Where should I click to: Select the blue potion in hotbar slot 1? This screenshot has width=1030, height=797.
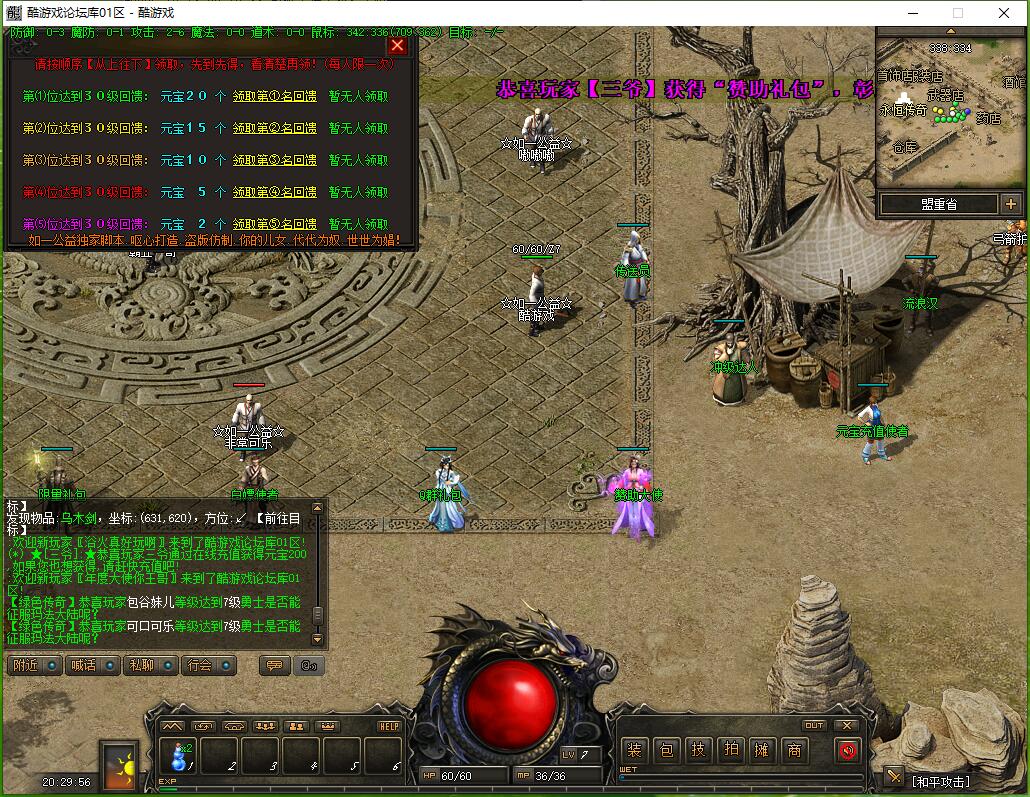180,756
